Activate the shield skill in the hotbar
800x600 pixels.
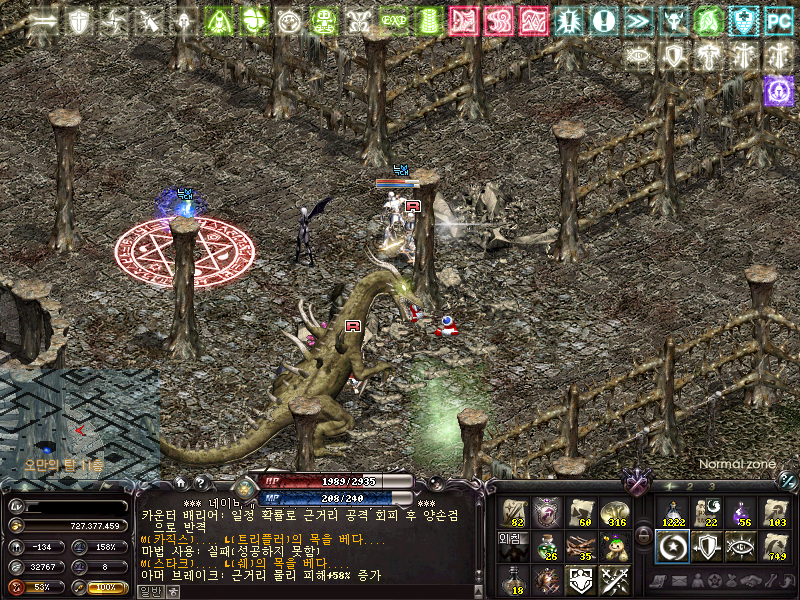(x=706, y=546)
